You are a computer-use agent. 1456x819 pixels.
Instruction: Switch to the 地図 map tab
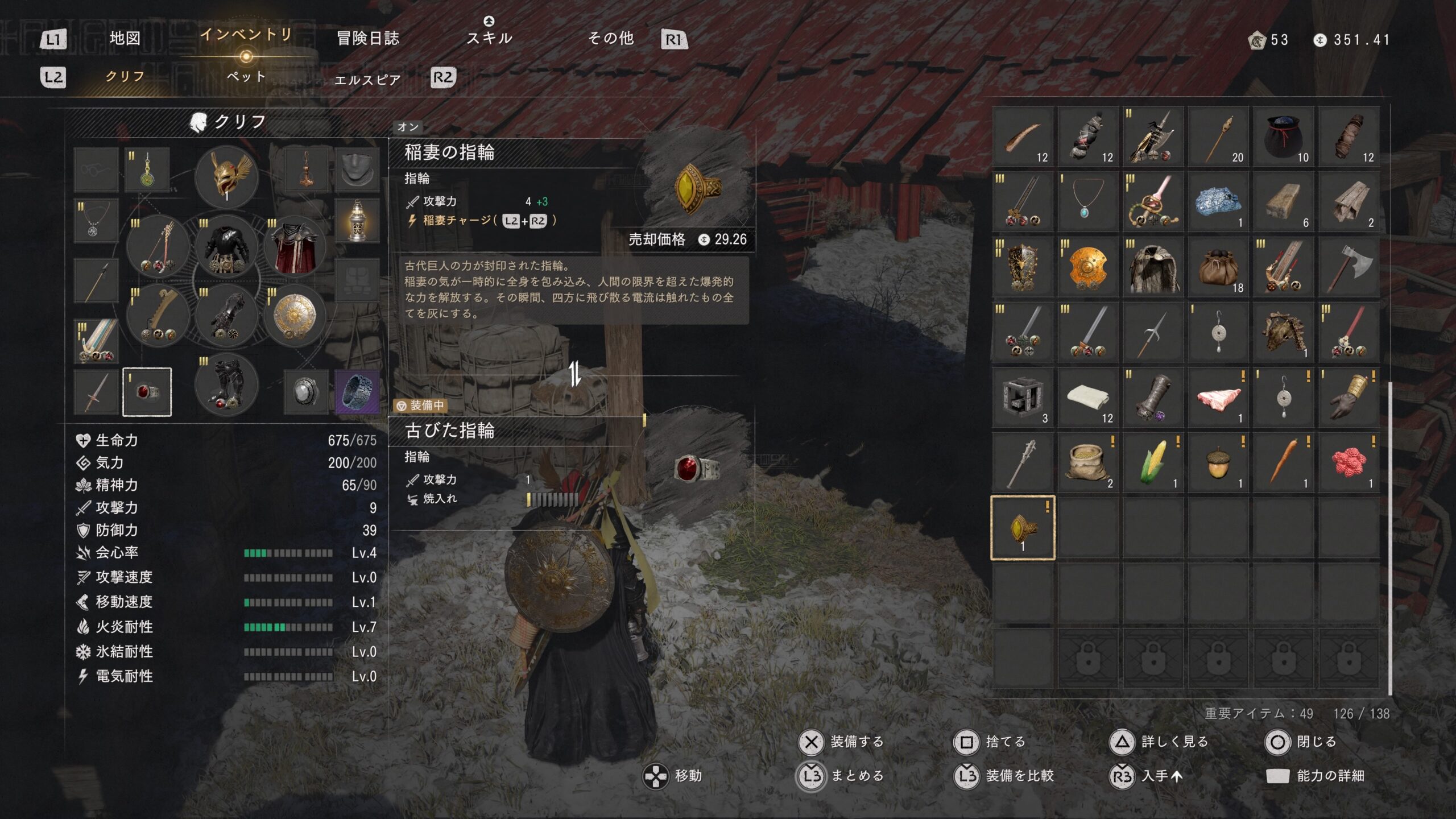coord(125,39)
